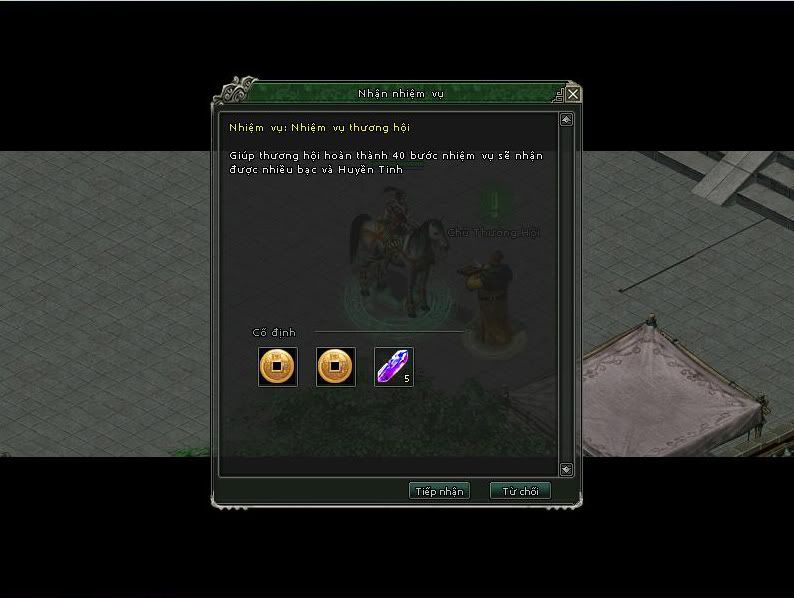This screenshot has height=598, width=794.
Task: Accept the quest with Tiếp nhận
Action: [x=439, y=491]
